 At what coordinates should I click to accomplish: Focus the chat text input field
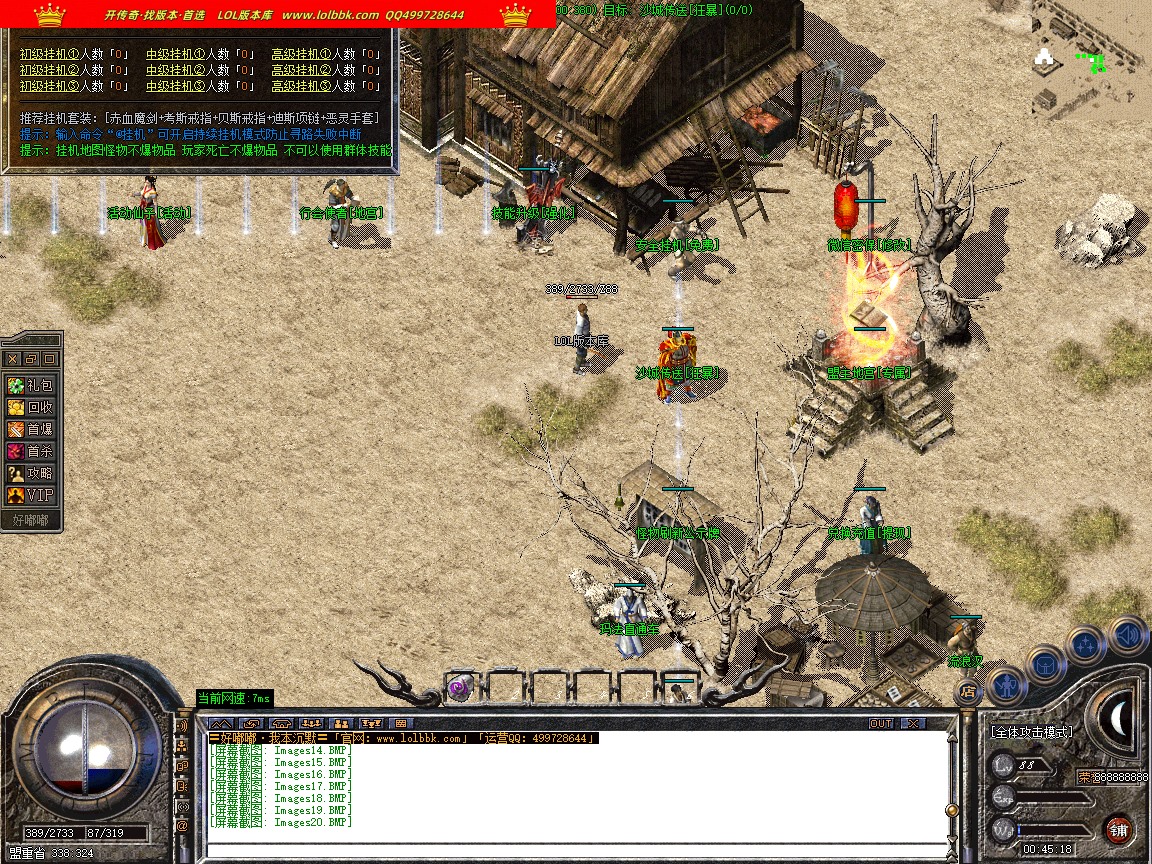[x=570, y=851]
